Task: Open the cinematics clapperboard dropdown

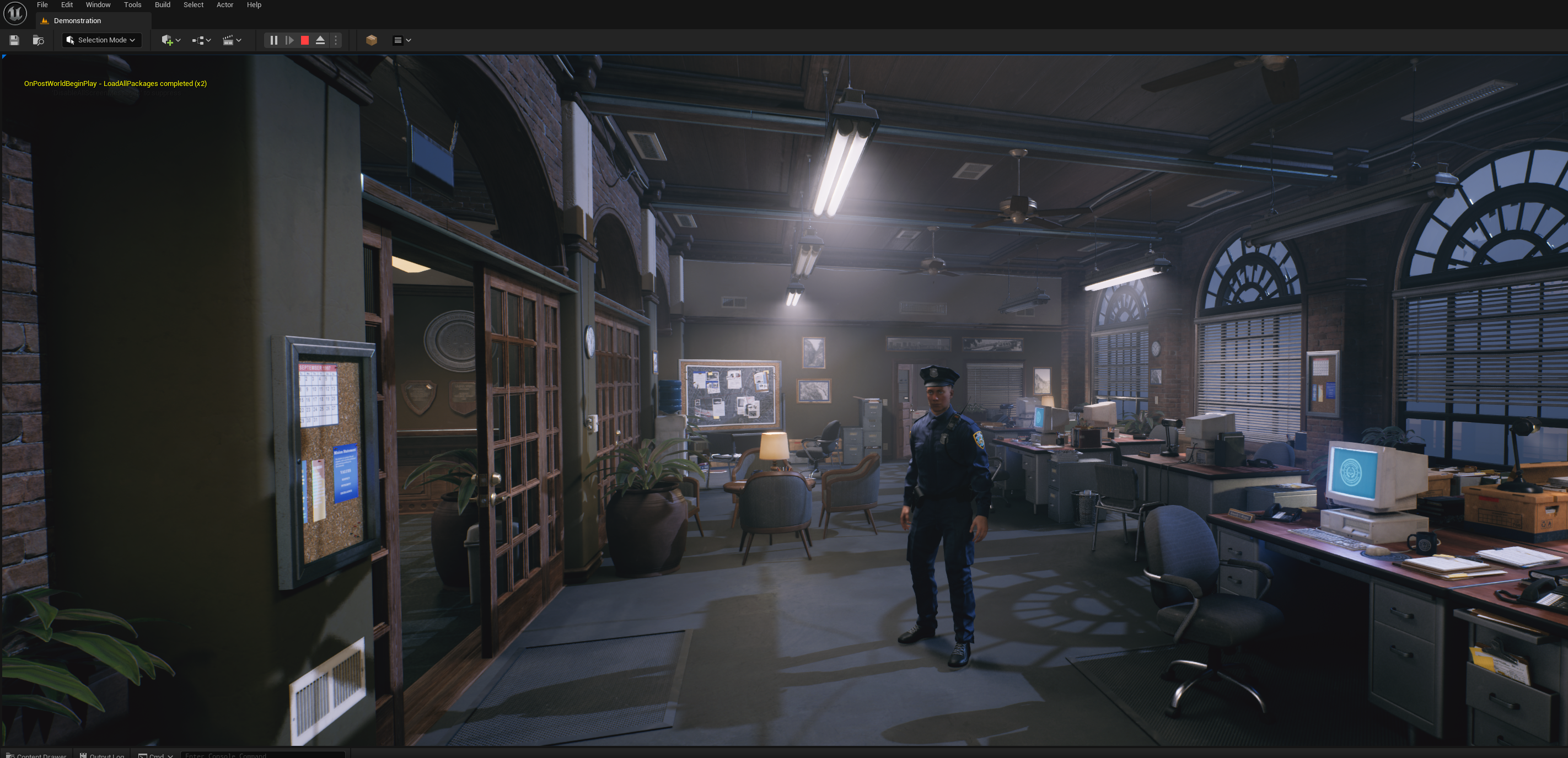Action: [x=232, y=40]
